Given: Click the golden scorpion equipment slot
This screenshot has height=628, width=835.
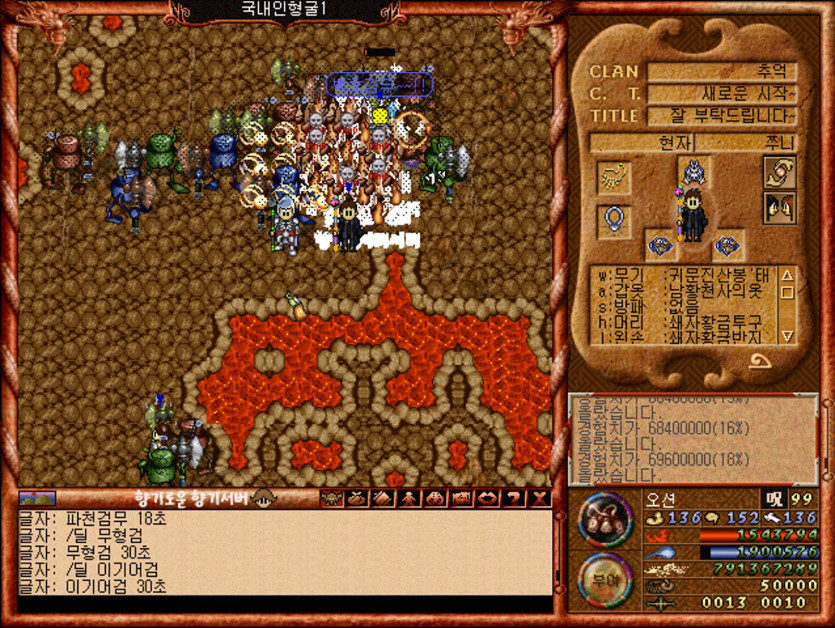Looking at the screenshot, I should coord(613,178).
